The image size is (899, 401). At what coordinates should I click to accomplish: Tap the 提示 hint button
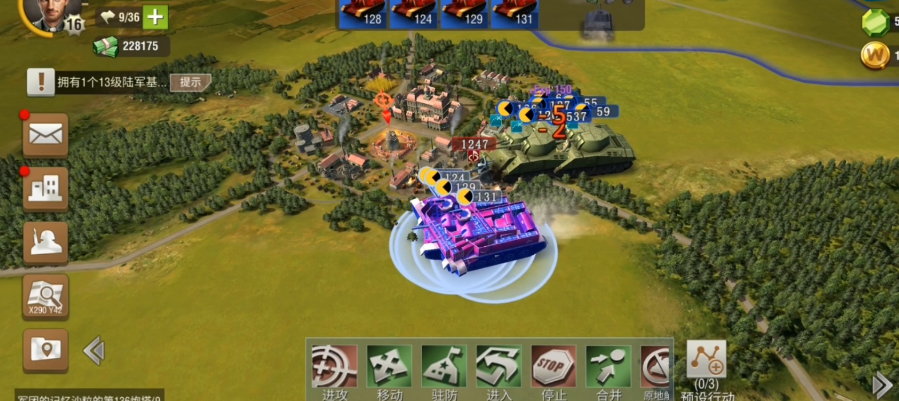click(190, 82)
